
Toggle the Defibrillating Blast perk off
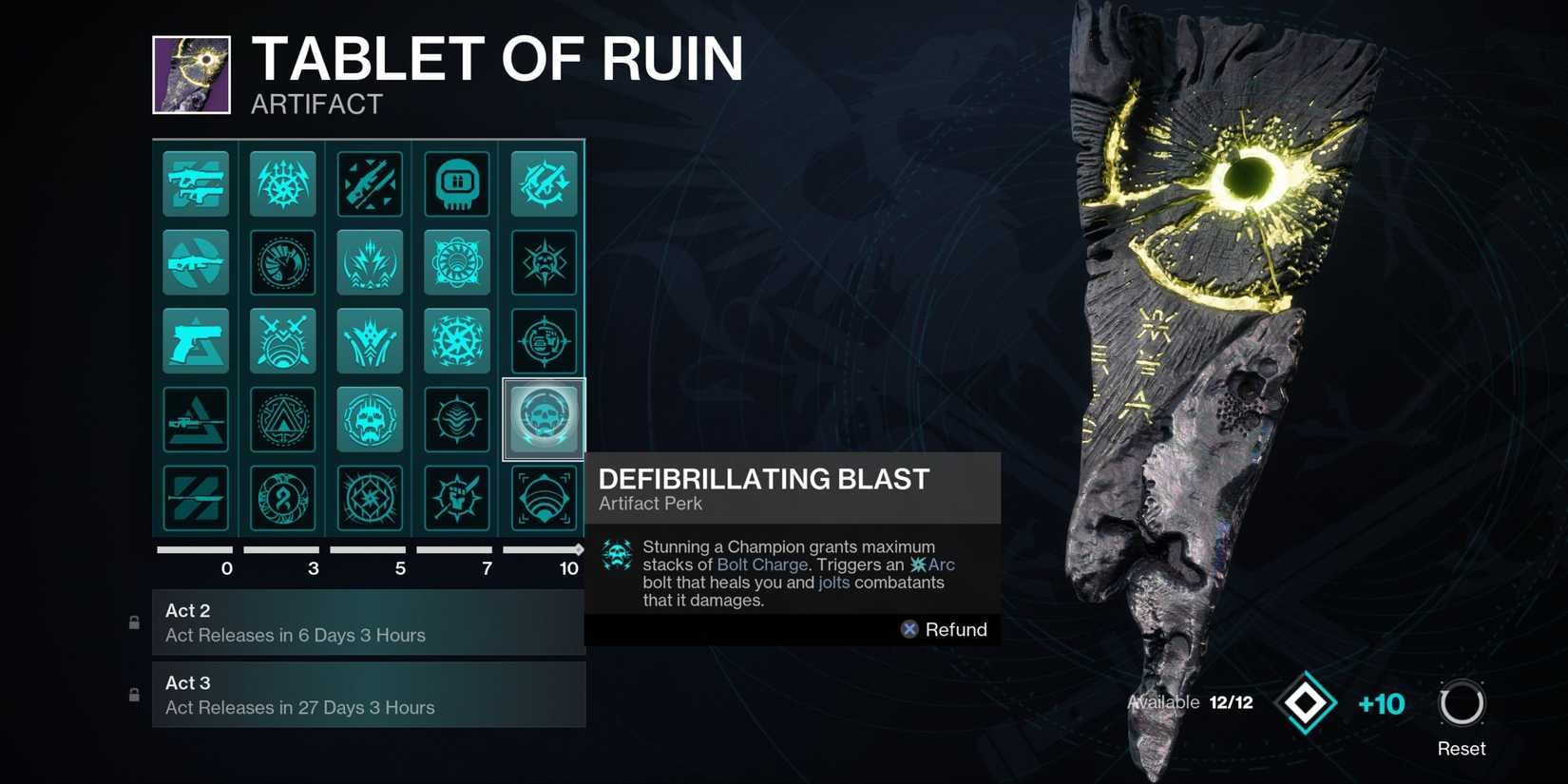coord(543,419)
